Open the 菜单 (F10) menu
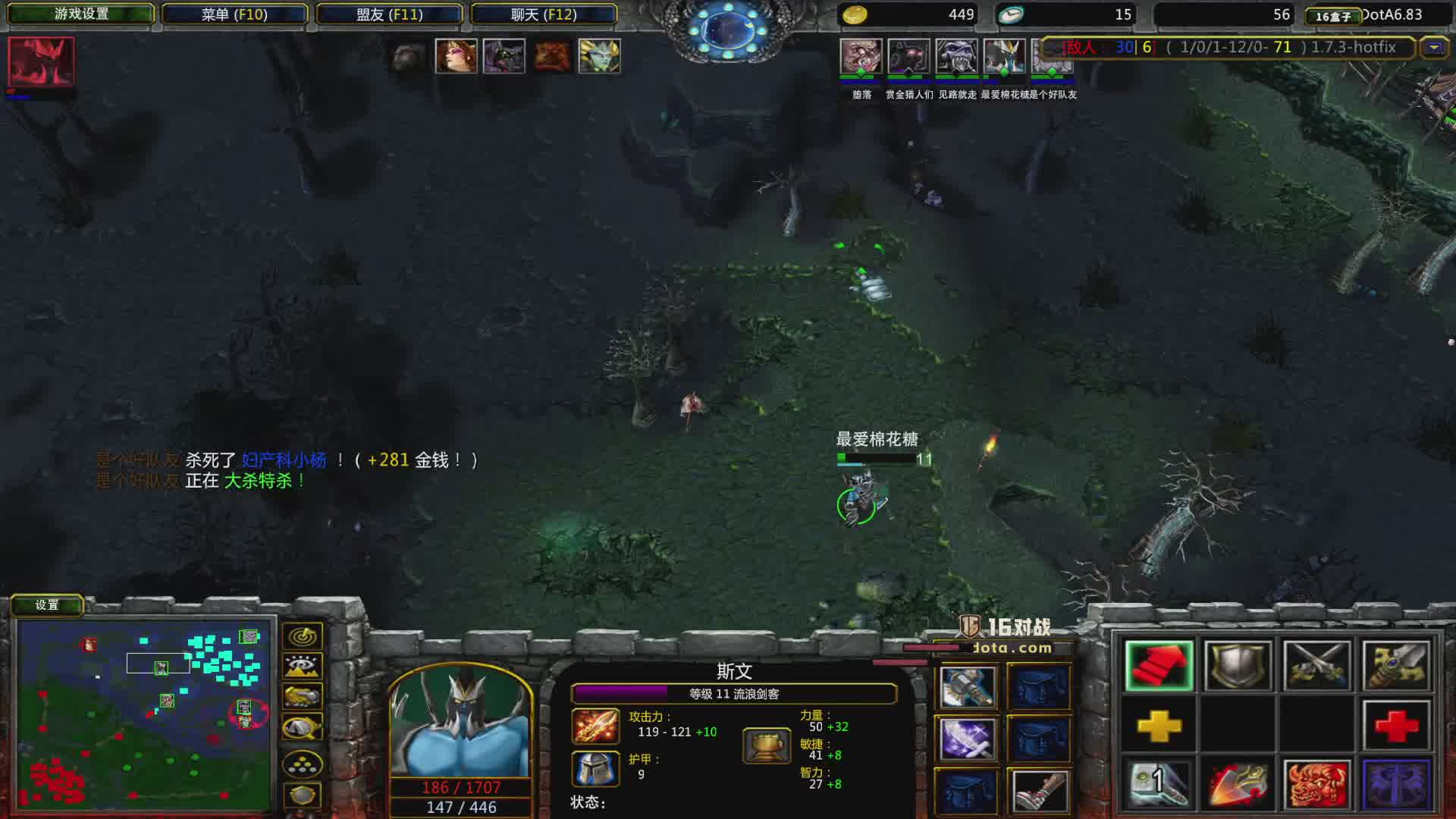 click(x=234, y=14)
